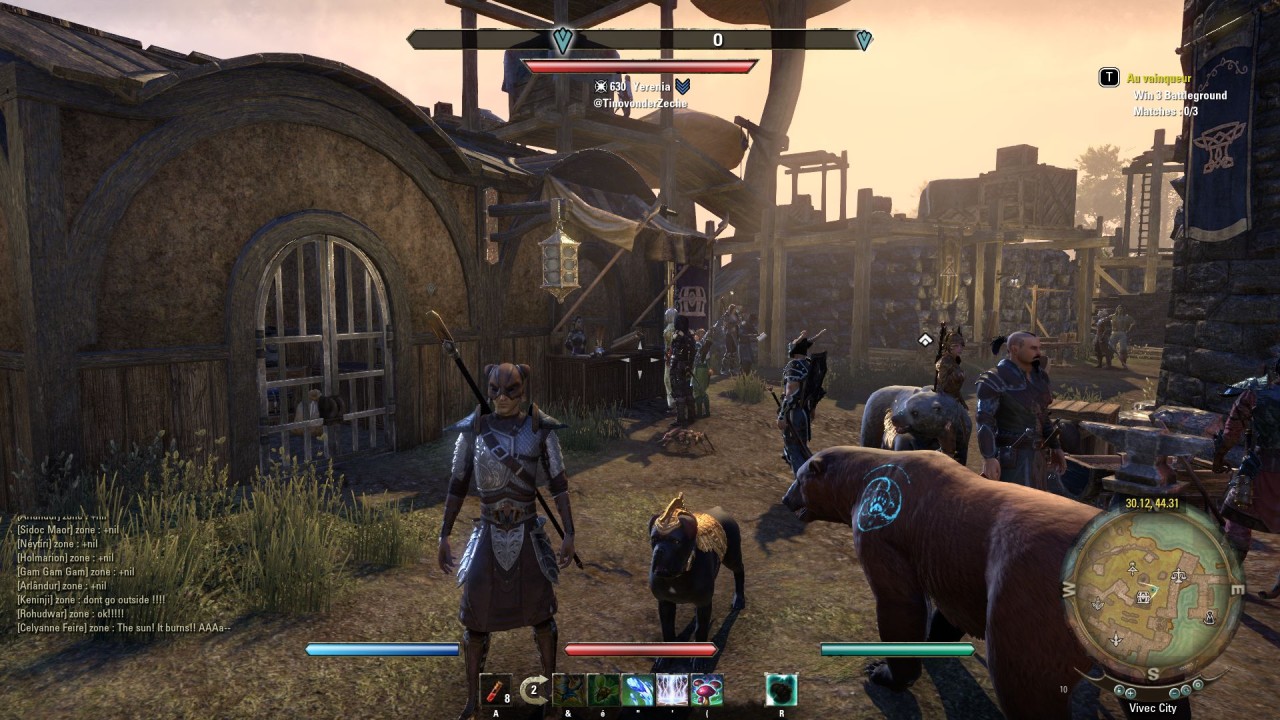The image size is (1280, 720).
Task: Trigger the bear ultimate ability icon
Action: pos(781,690)
